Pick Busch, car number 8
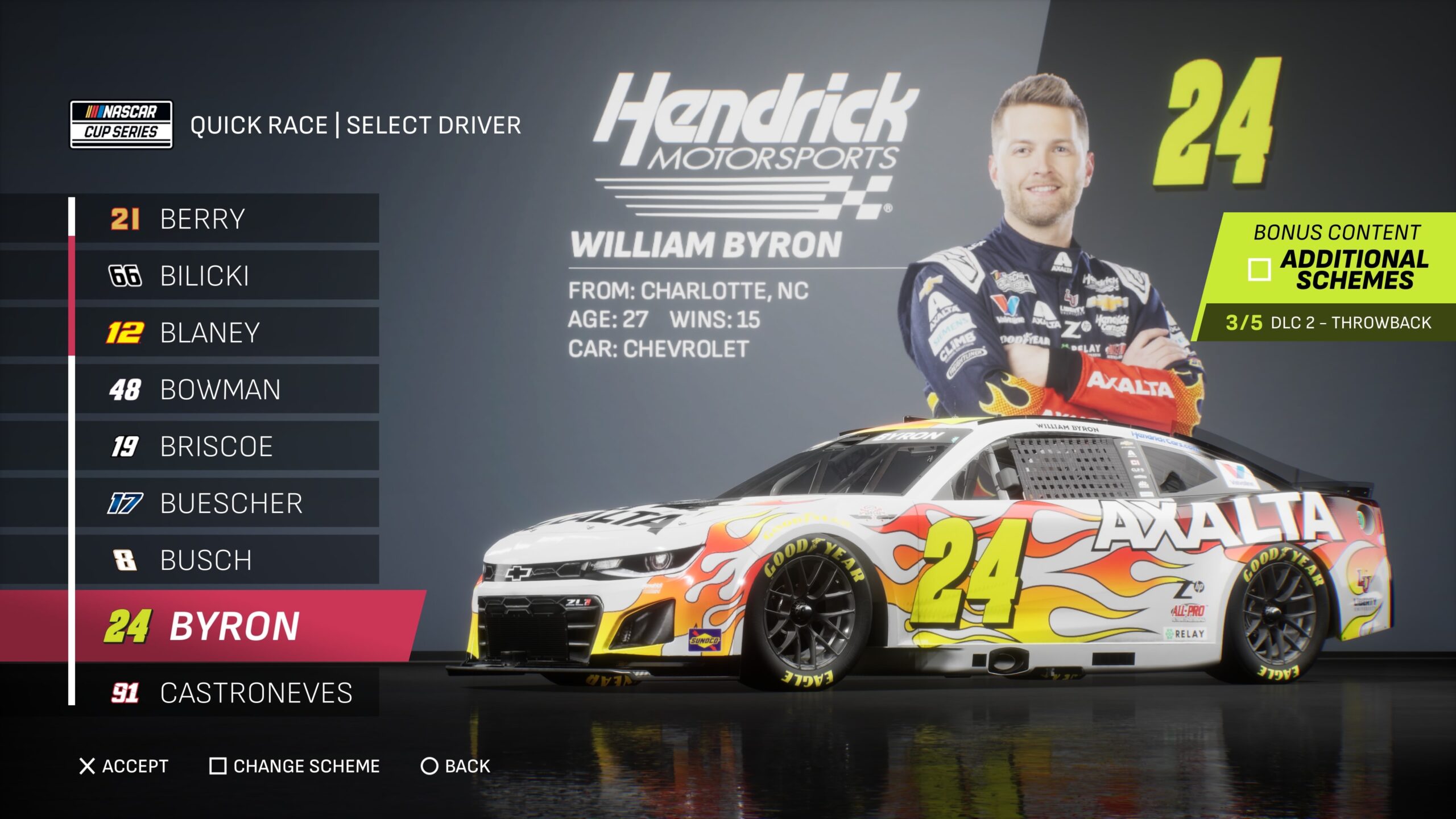This screenshot has height=819, width=1456. click(227, 560)
